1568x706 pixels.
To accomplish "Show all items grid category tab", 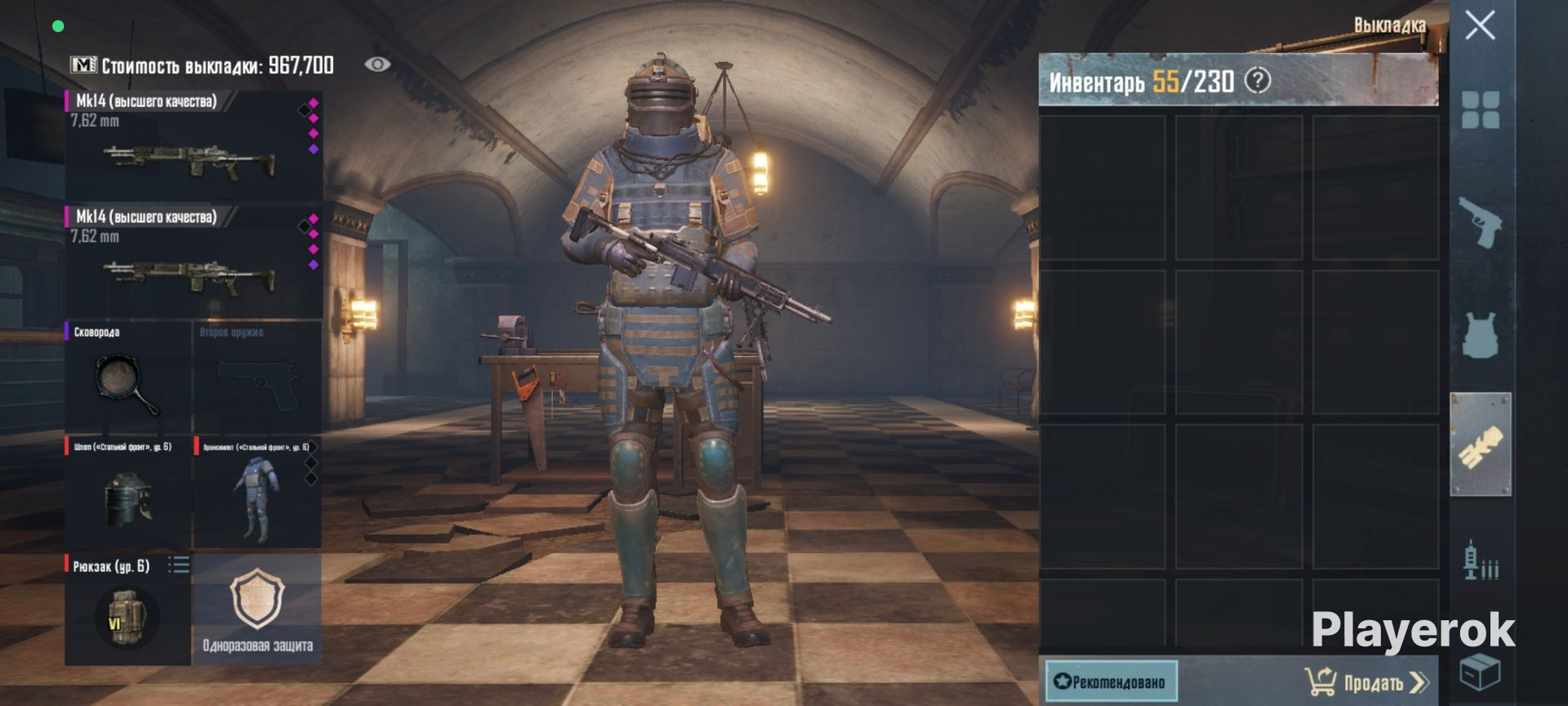I will [1480, 110].
